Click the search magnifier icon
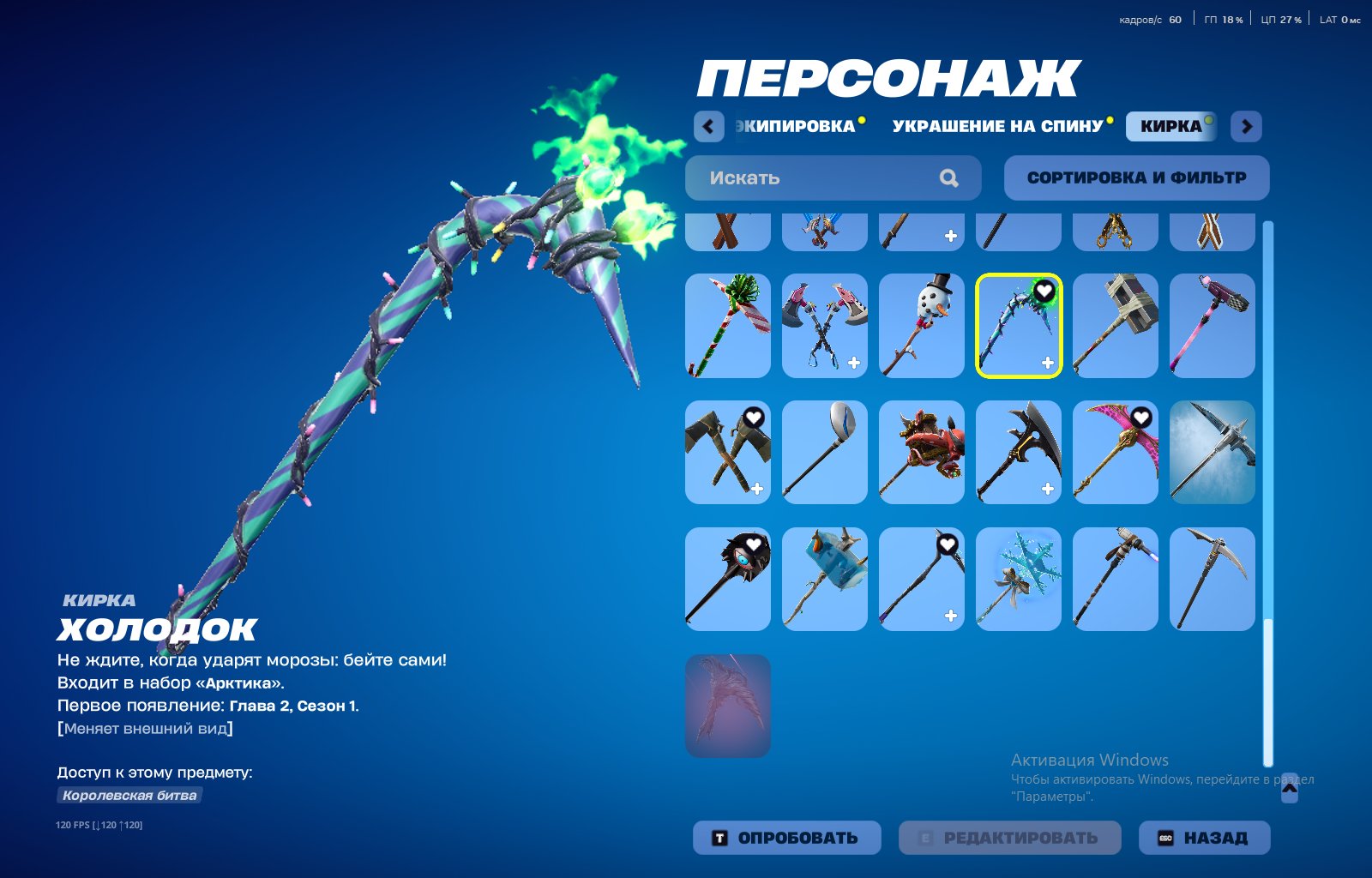The image size is (1372, 878). click(948, 177)
